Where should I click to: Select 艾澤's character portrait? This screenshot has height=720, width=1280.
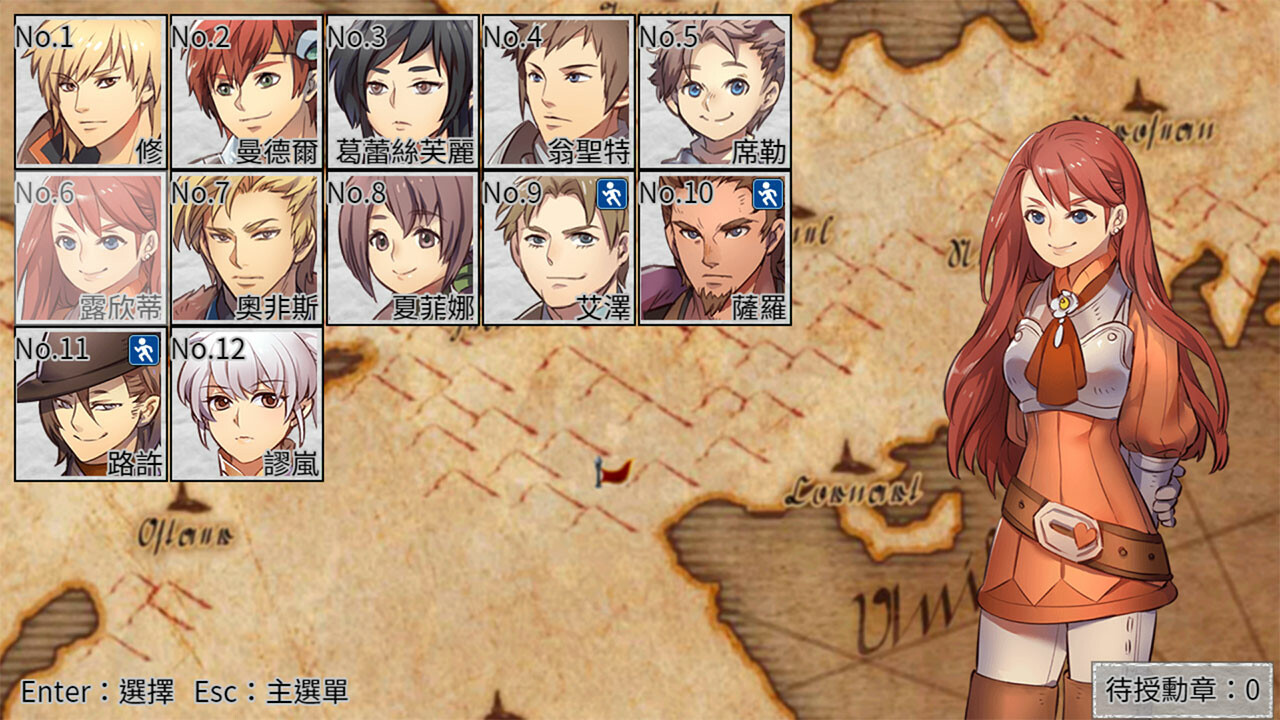pyautogui.click(x=555, y=248)
